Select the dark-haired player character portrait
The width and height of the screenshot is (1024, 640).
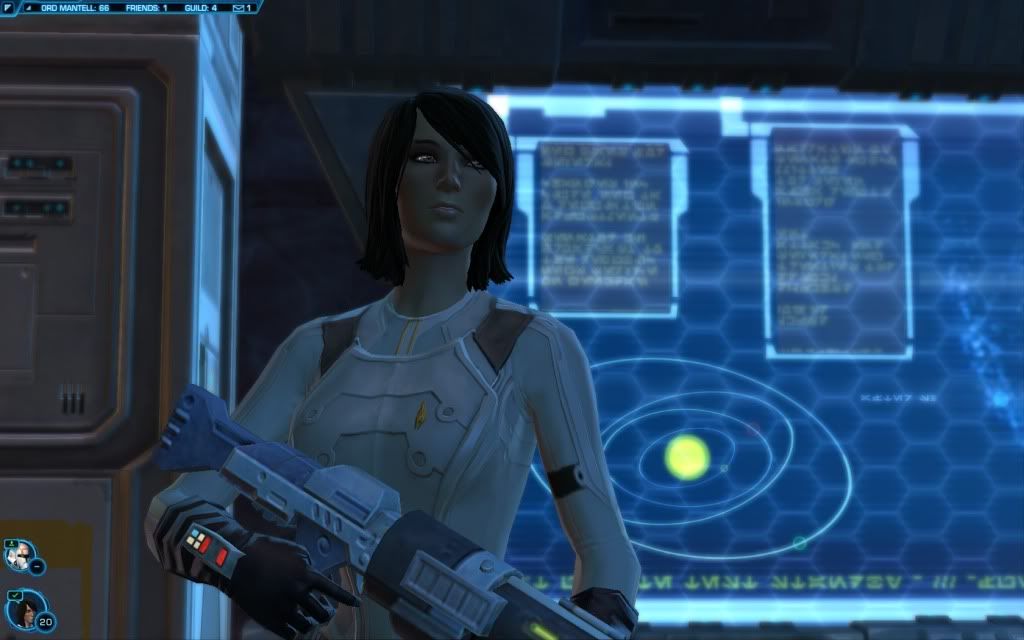point(22,607)
